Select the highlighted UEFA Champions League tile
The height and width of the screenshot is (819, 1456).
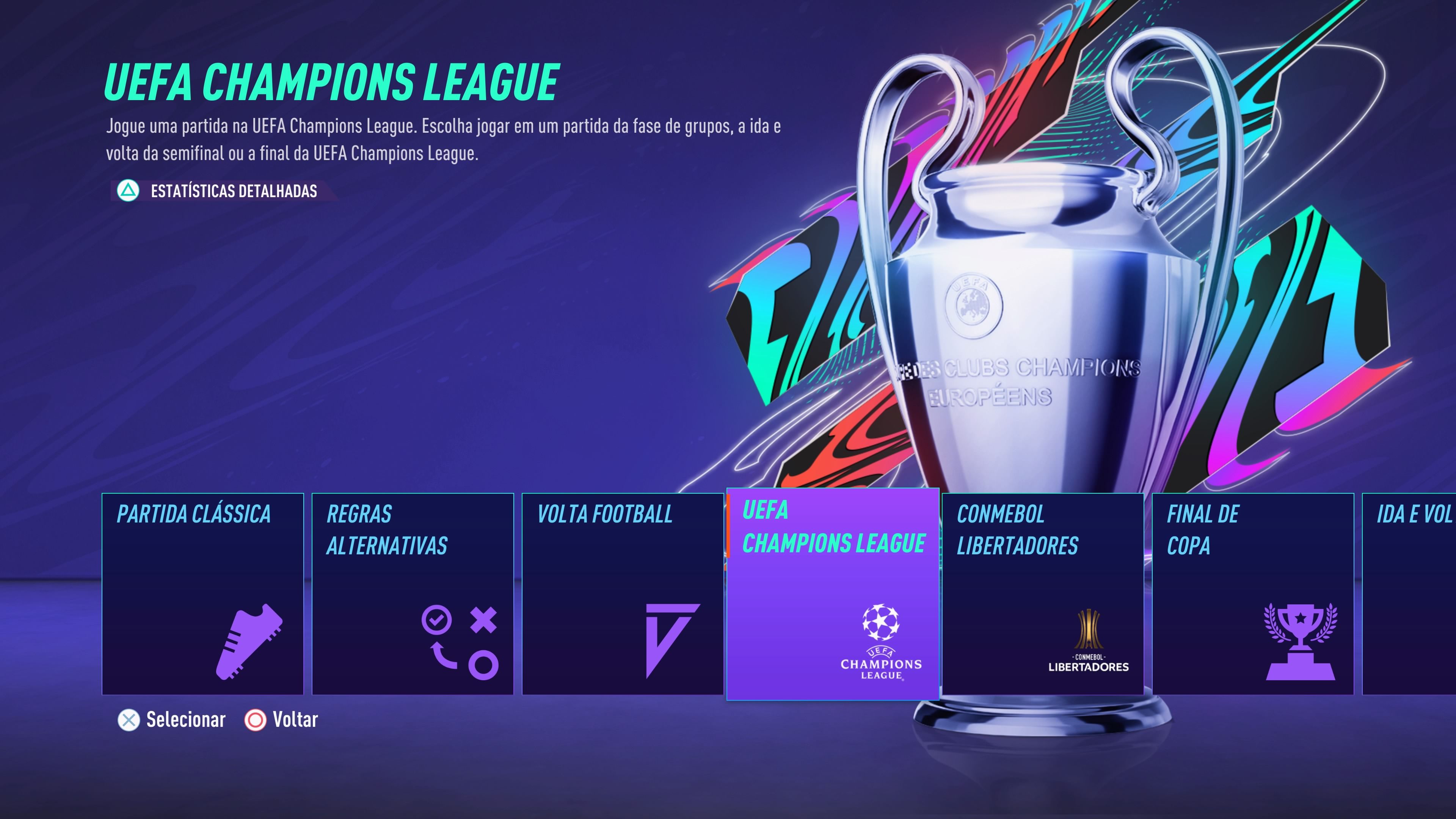832,593
